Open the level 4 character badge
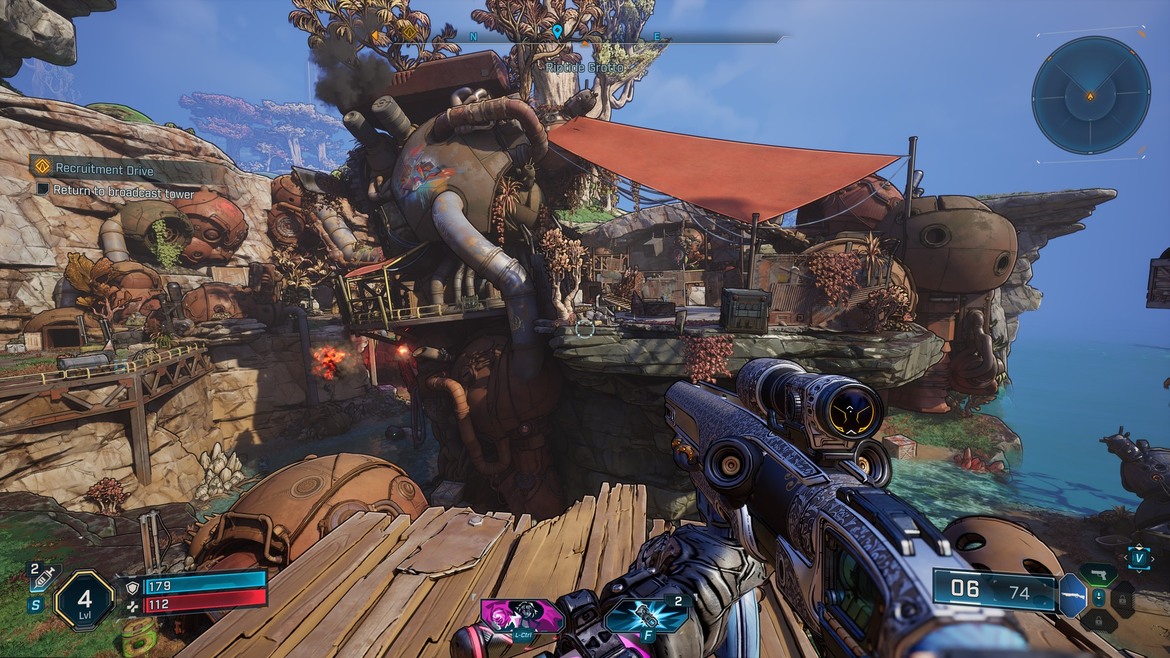The image size is (1170, 658). [x=83, y=600]
